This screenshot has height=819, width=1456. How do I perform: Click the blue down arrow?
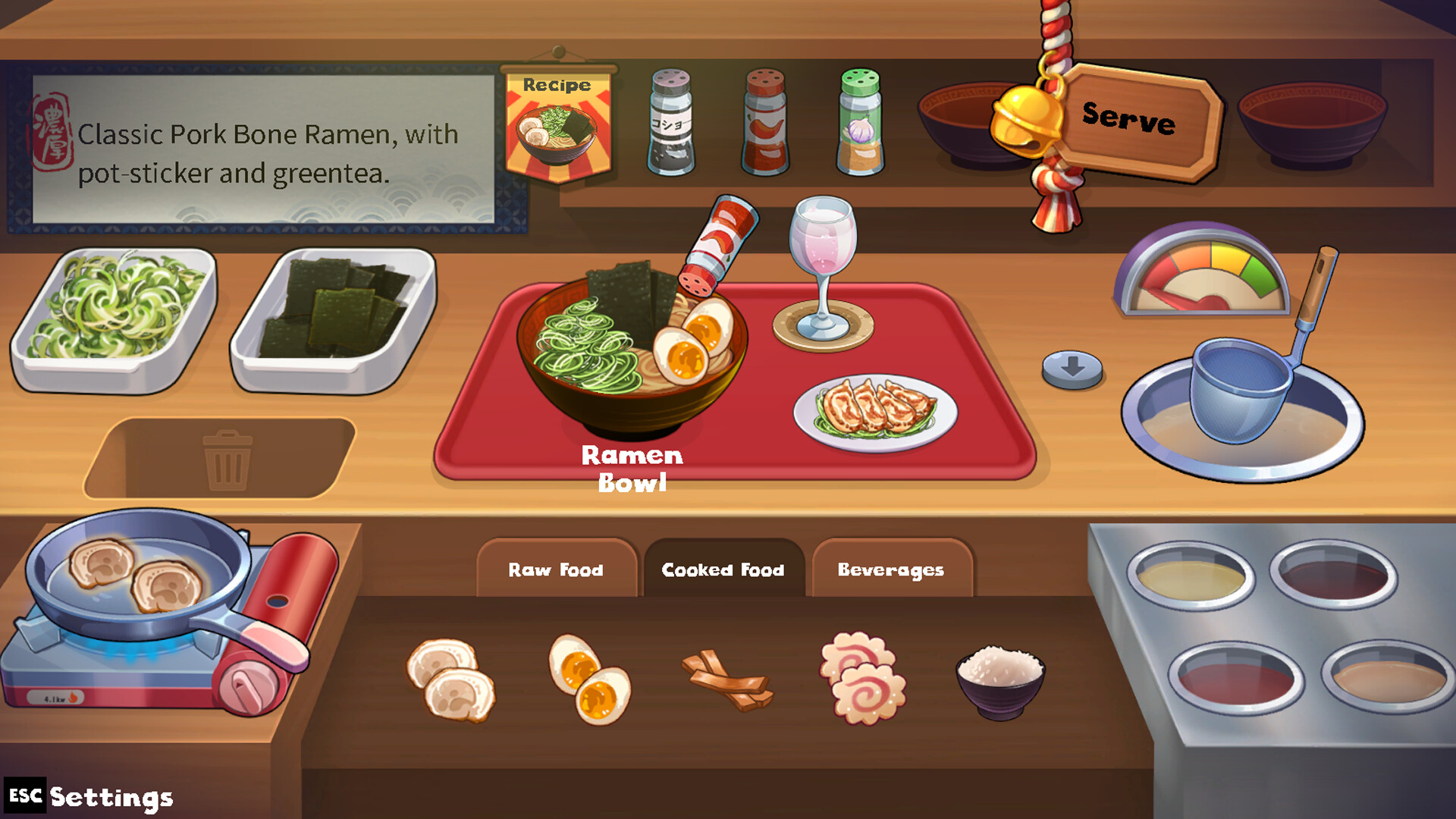(1071, 367)
